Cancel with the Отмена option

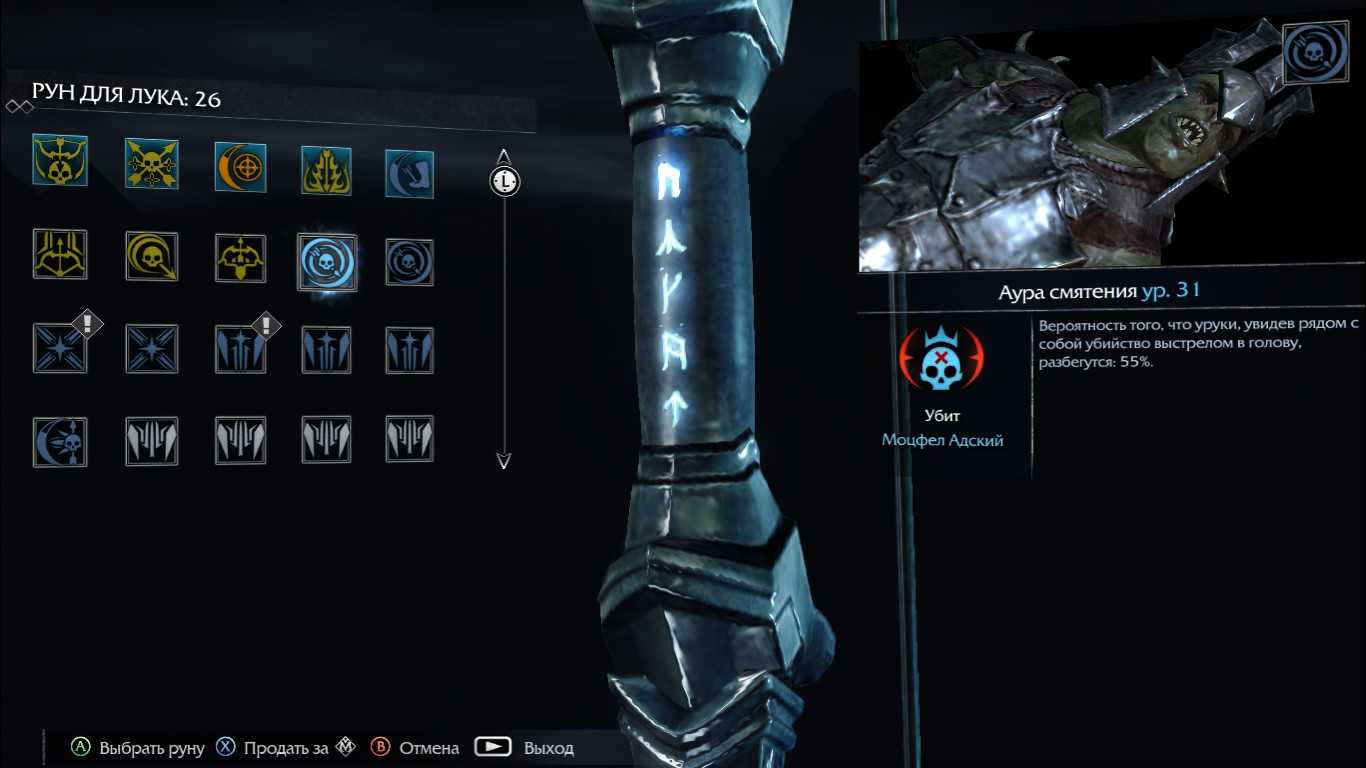click(415, 748)
